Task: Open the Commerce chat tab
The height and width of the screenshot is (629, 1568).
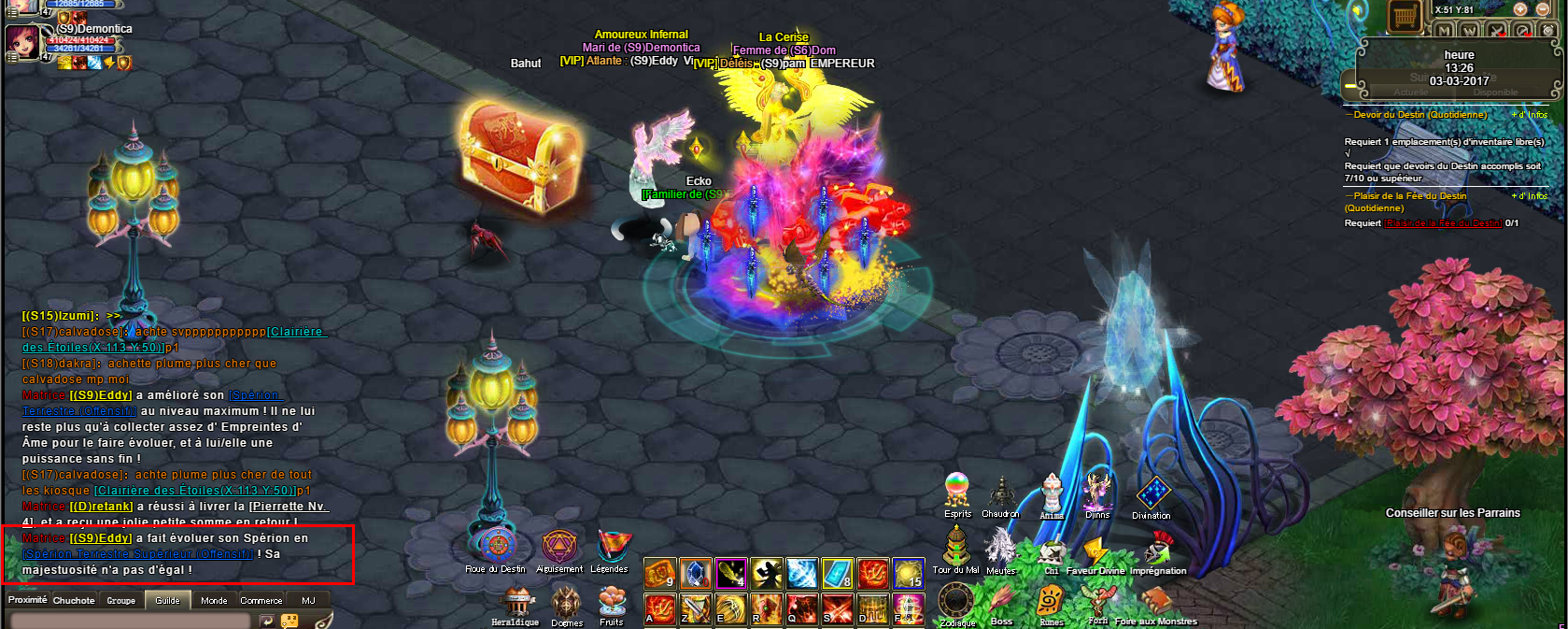Action: [x=261, y=600]
